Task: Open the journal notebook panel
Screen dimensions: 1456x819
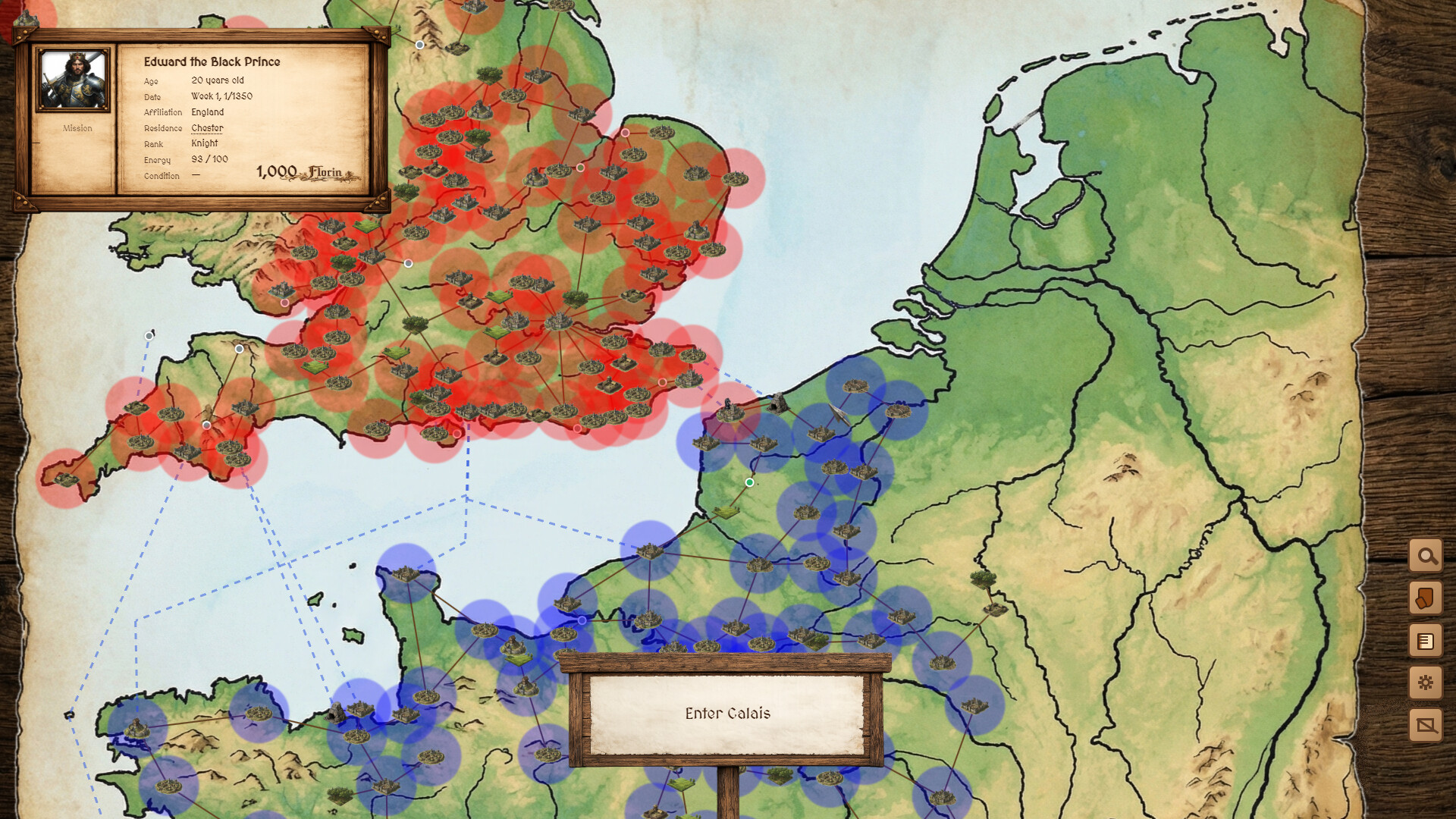Action: (1427, 641)
